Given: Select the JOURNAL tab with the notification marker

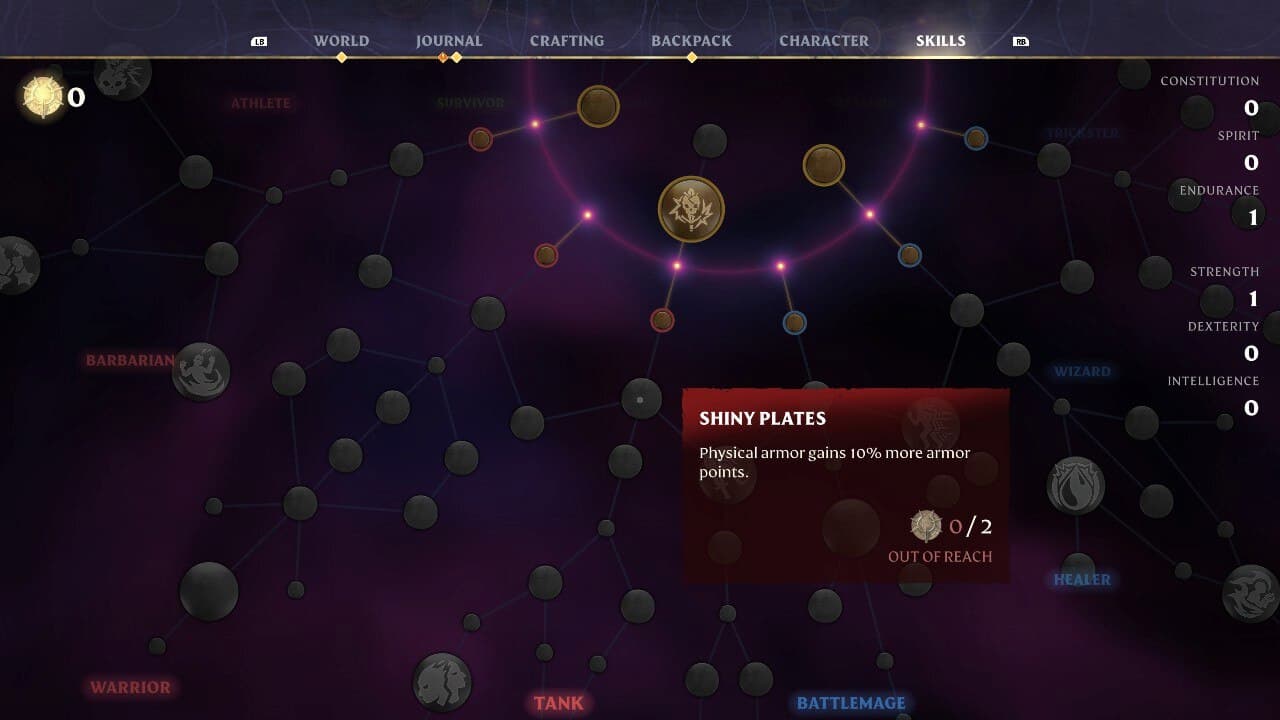Looking at the screenshot, I should [x=449, y=40].
